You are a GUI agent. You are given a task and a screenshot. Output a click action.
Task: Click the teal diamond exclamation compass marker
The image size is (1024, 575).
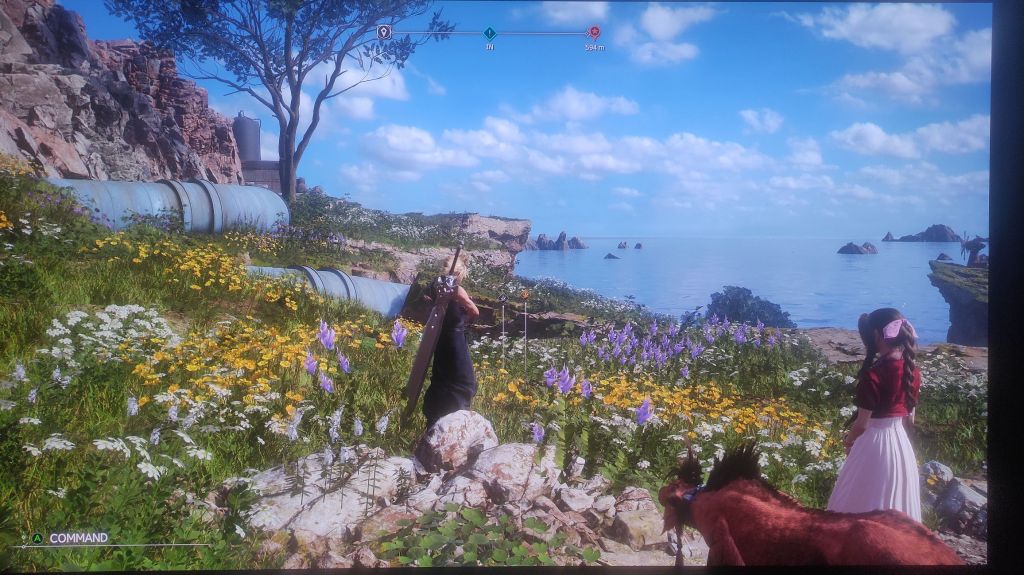(x=489, y=33)
